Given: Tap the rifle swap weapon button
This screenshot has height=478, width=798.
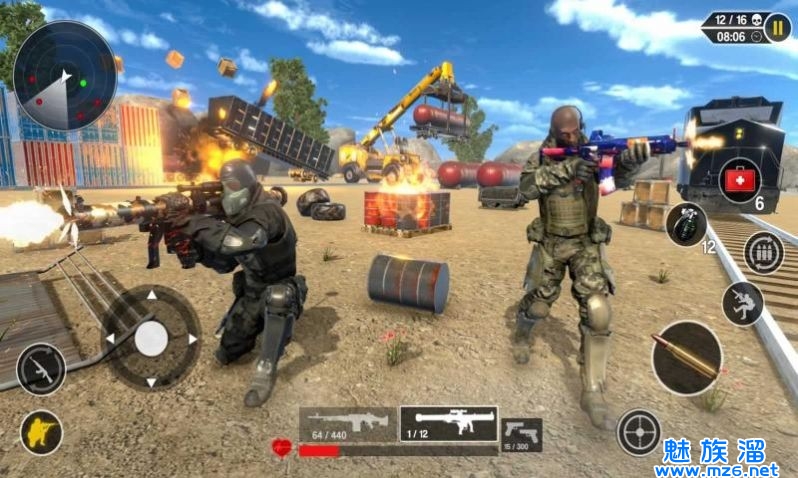Looking at the screenshot, I should click(x=41, y=369).
